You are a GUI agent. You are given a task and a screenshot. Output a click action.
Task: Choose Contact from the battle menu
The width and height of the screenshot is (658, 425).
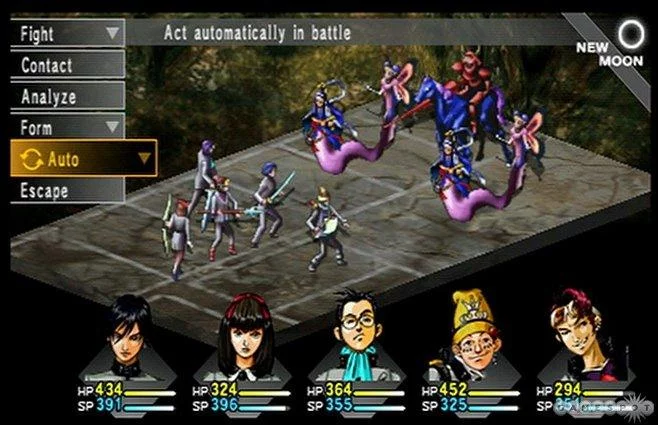tap(66, 65)
